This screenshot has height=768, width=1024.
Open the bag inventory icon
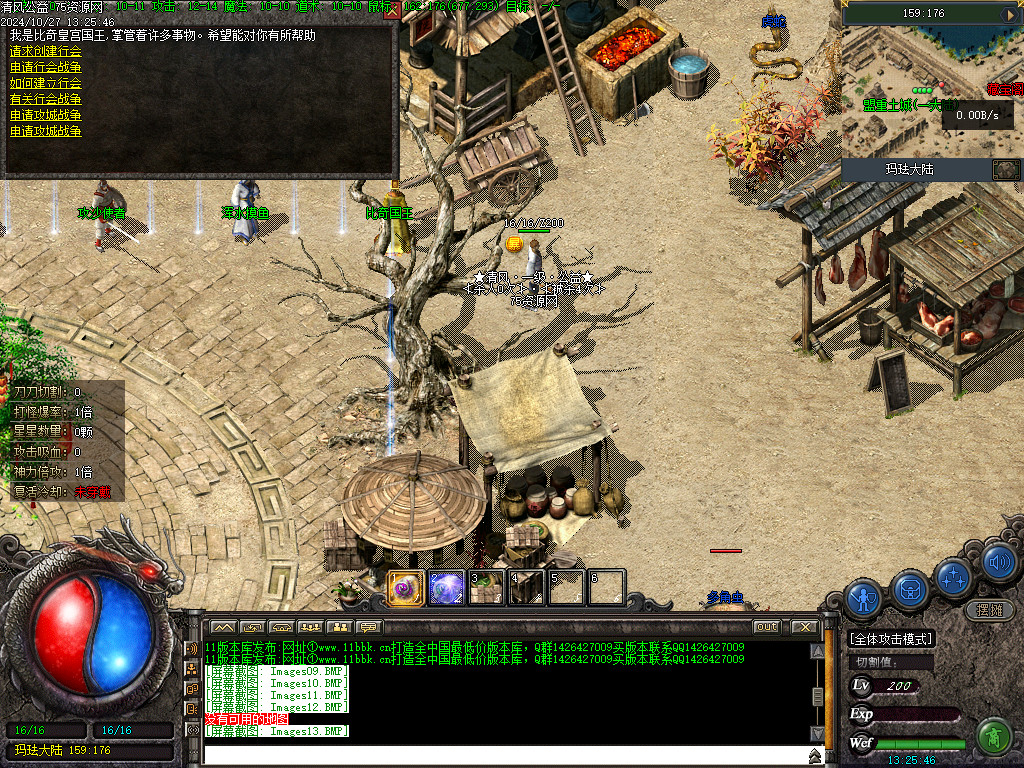click(x=910, y=588)
